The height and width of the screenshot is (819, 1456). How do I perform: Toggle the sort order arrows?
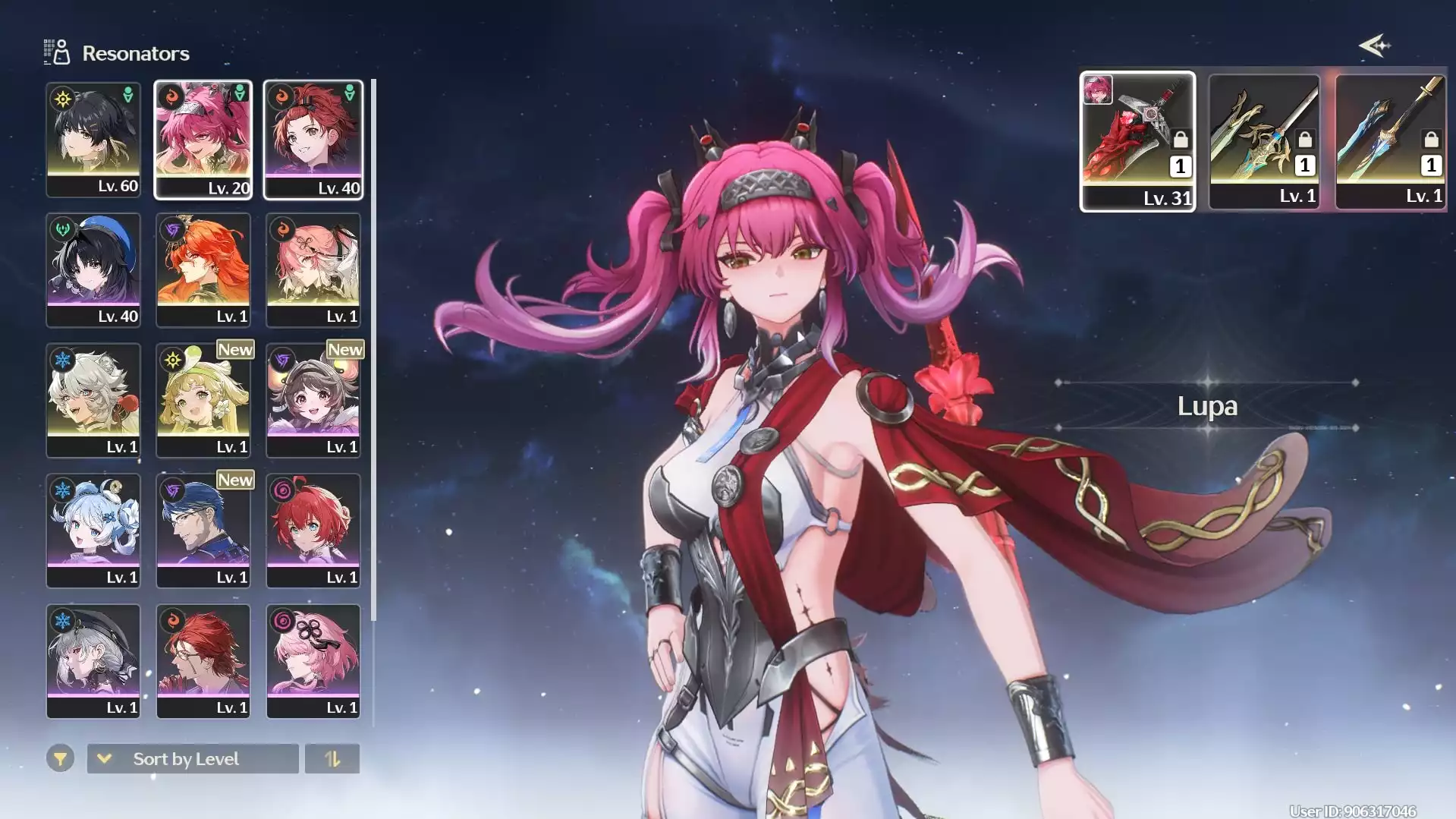coord(332,758)
